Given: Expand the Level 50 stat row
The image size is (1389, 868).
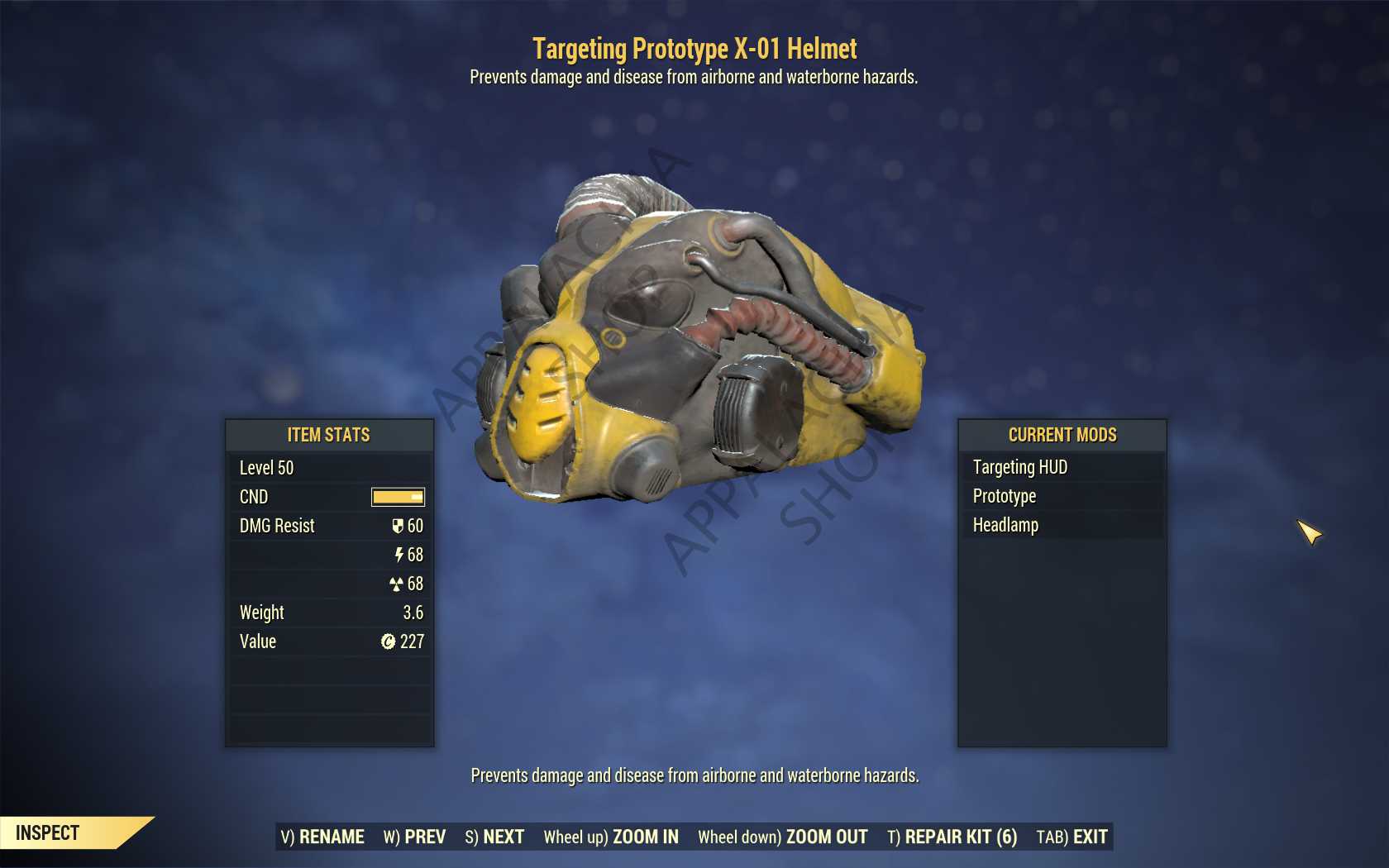Looking at the screenshot, I should click(x=329, y=468).
